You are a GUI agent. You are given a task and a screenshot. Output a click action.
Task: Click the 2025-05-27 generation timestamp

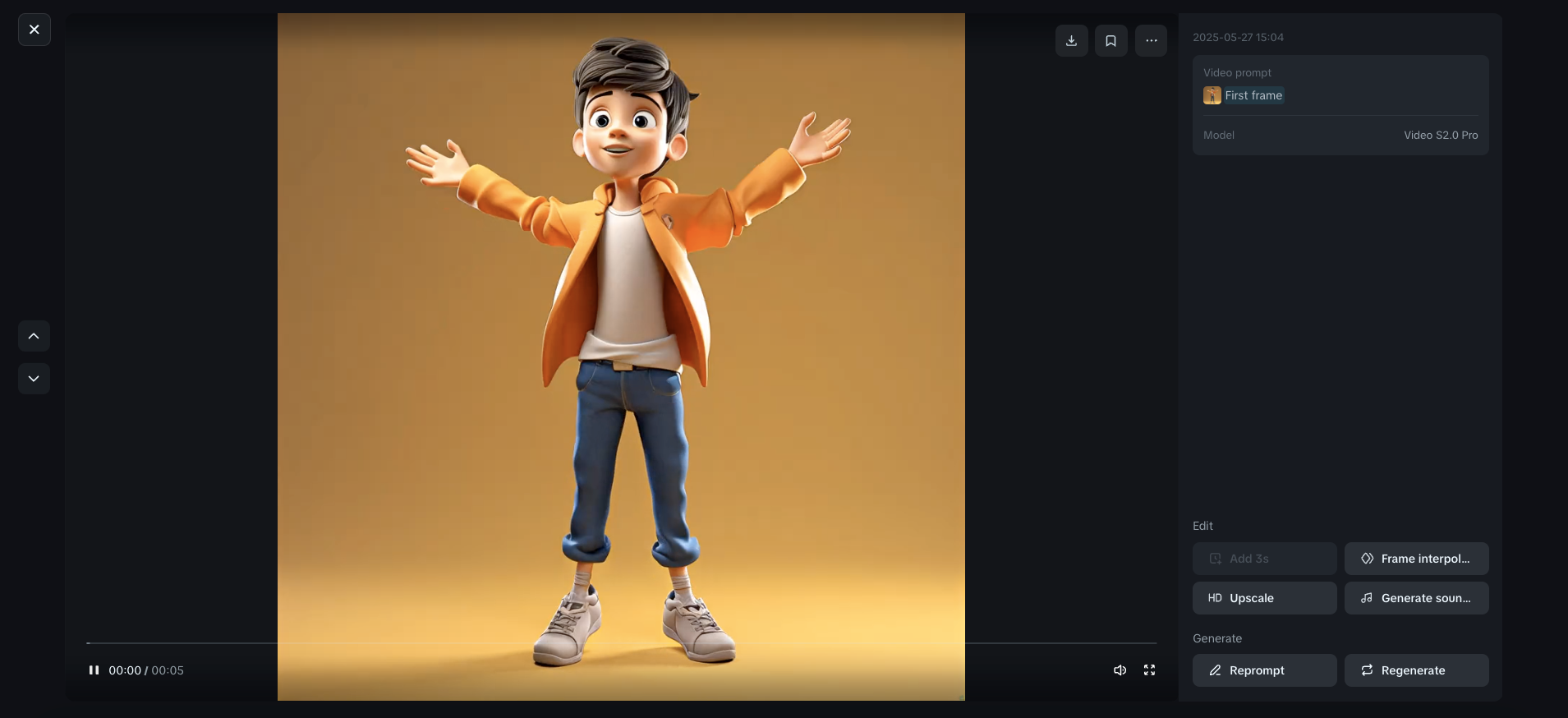pos(1238,37)
